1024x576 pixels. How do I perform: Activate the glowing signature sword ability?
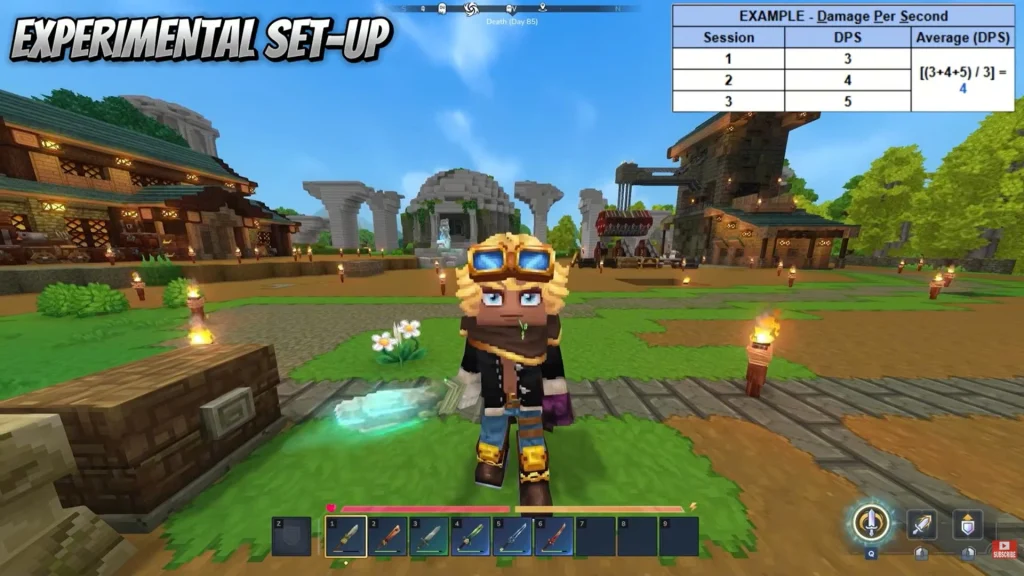tap(872, 522)
